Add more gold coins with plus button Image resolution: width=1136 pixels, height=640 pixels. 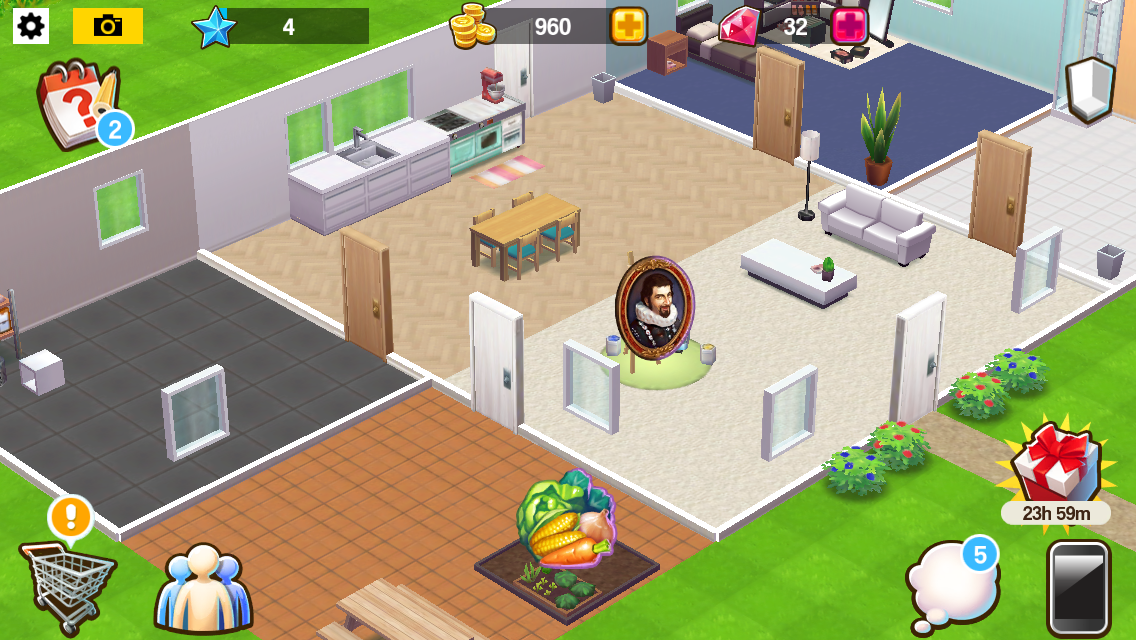click(629, 26)
